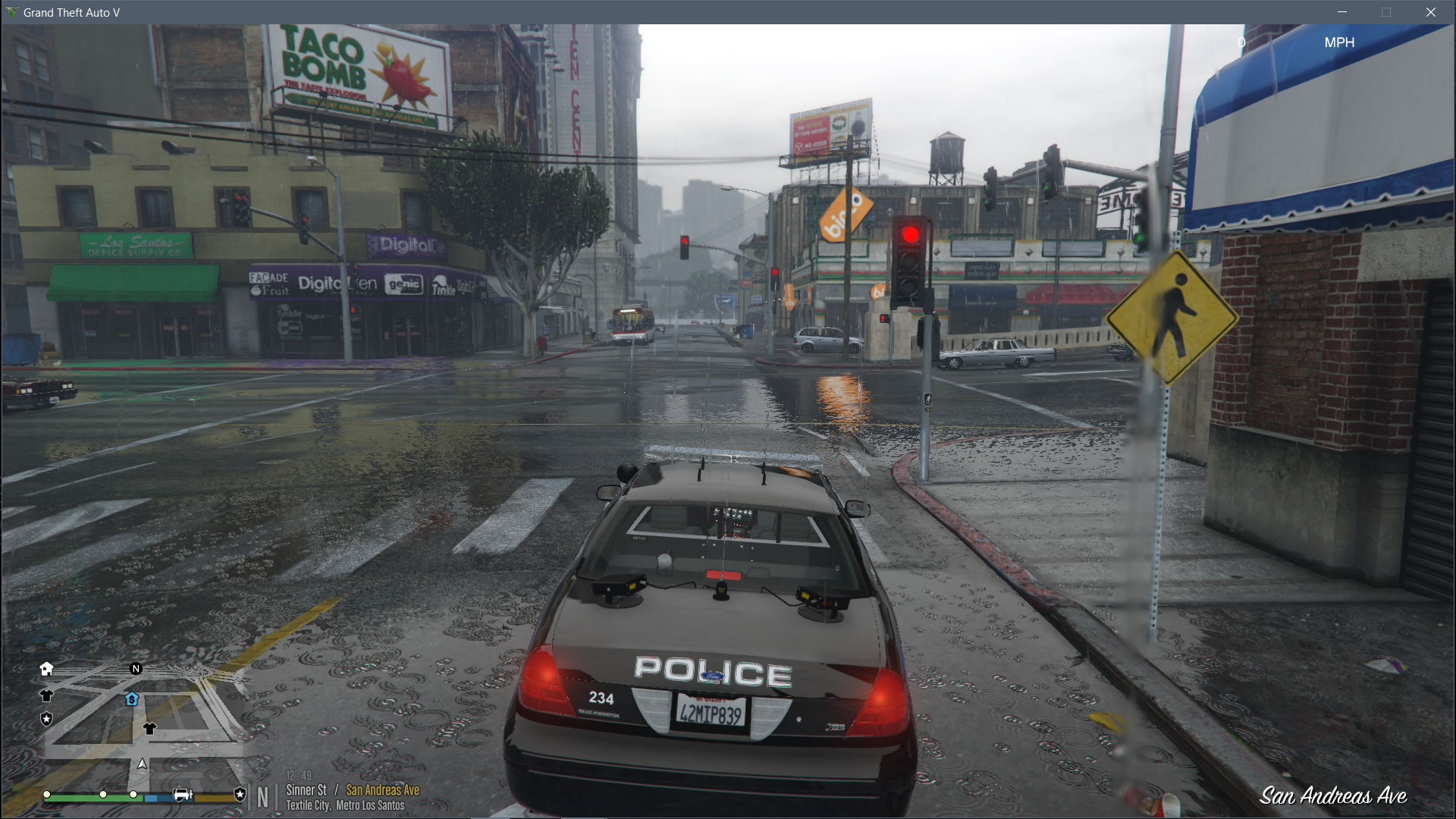The width and height of the screenshot is (1456, 819).
Task: Select the white house safehouse blip
Action: [x=46, y=669]
